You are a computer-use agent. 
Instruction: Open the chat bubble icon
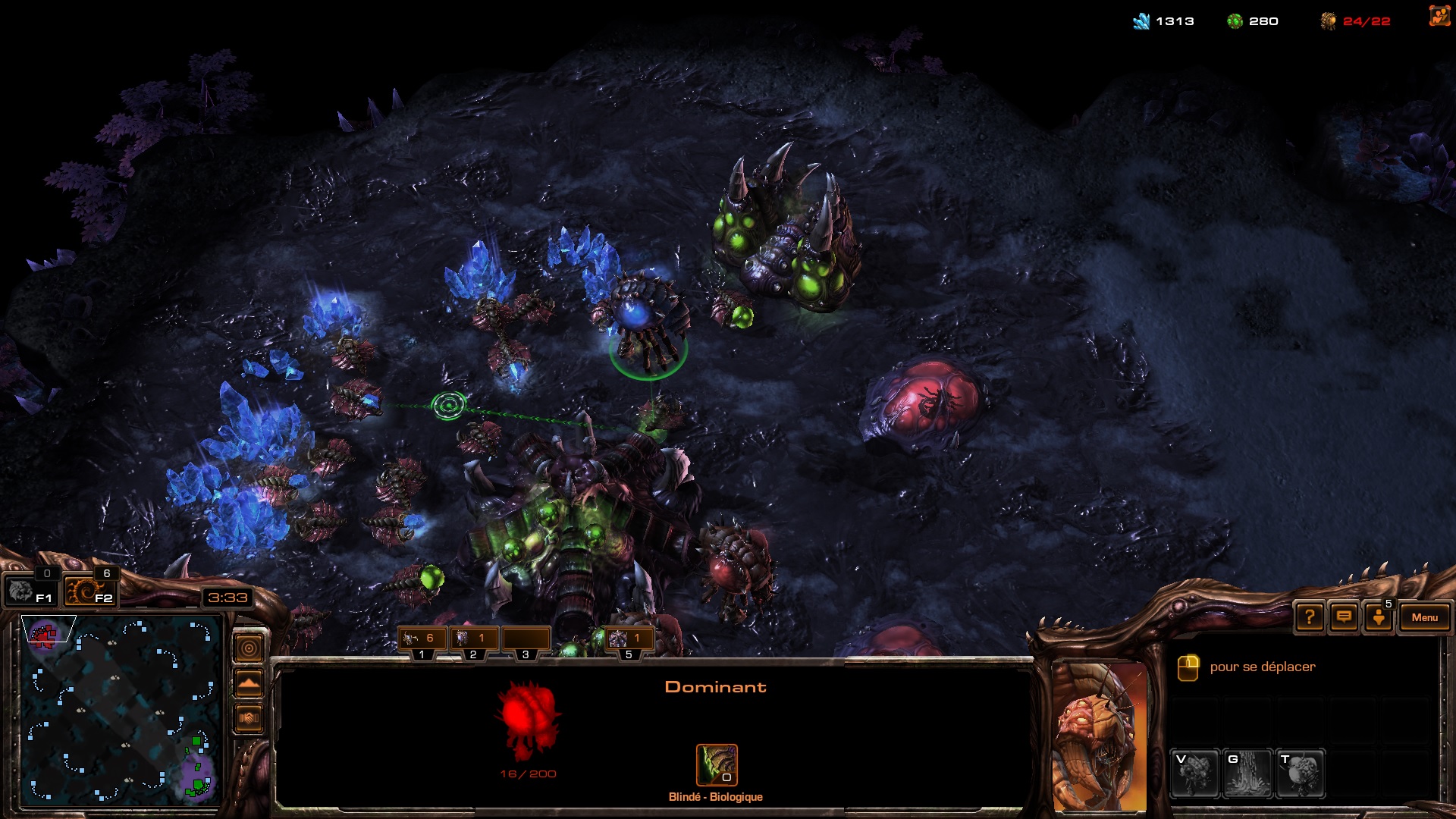[1343, 617]
